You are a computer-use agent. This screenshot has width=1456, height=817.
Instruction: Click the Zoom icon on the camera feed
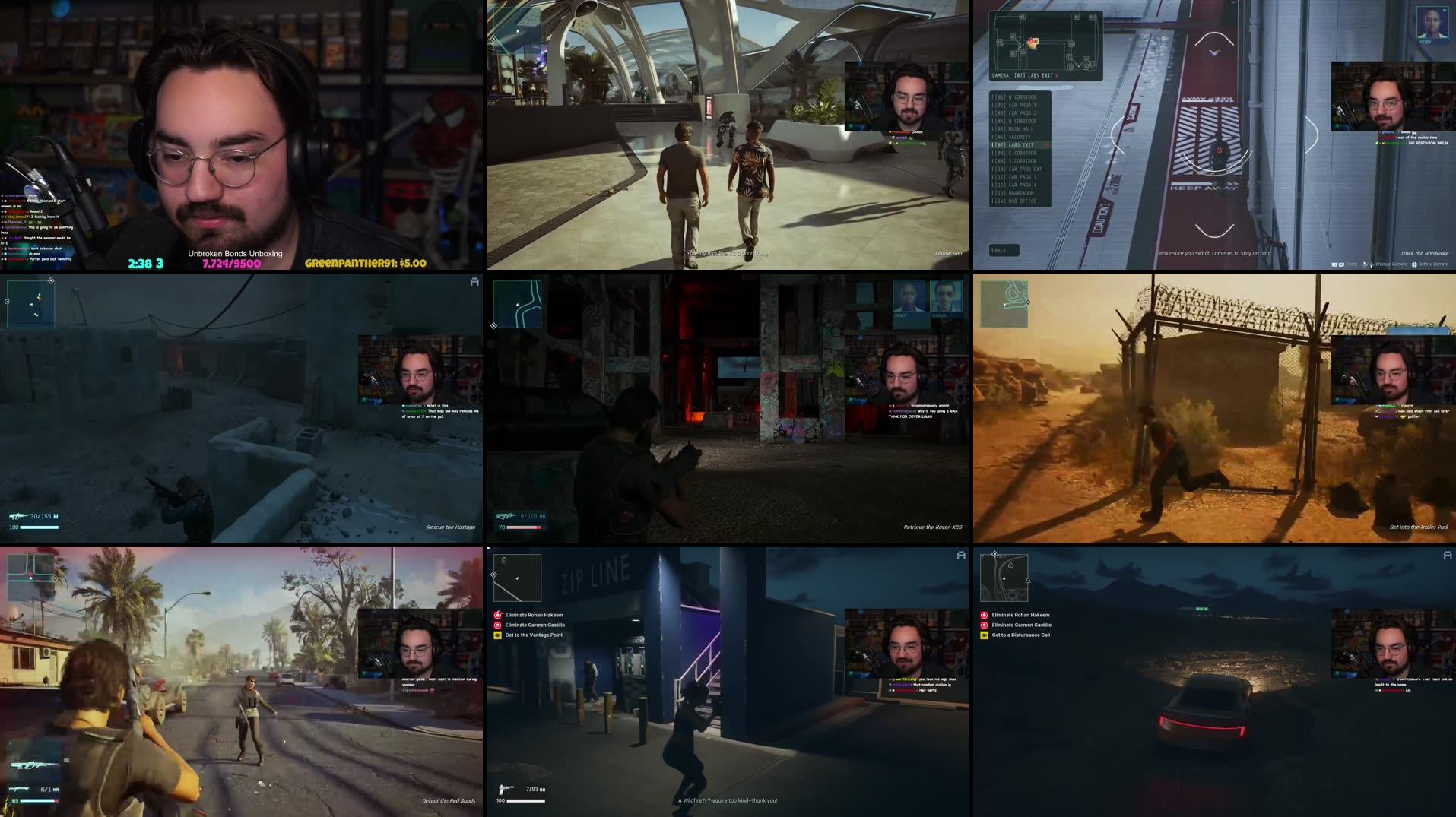click(1340, 264)
